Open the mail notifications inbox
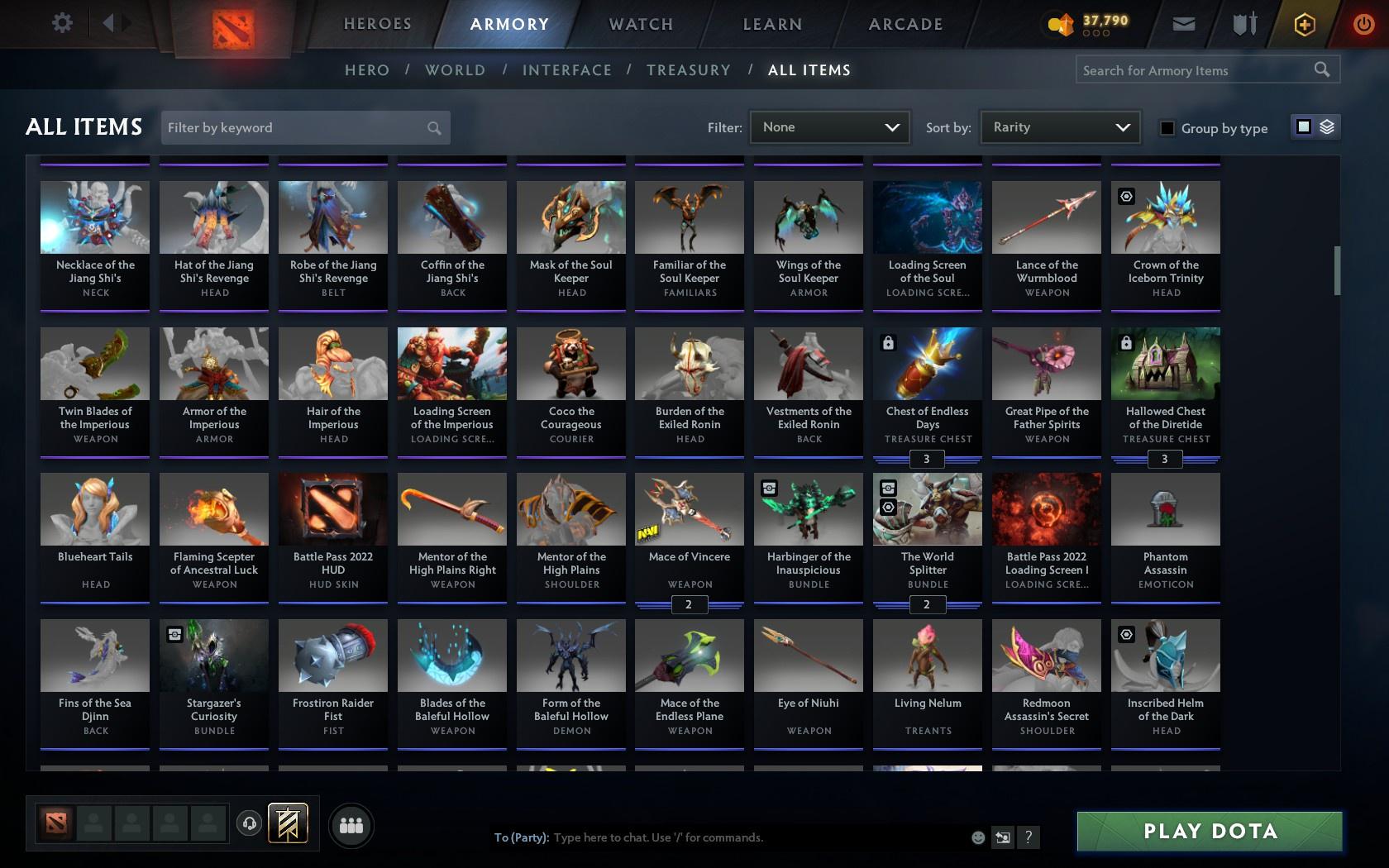Image resolution: width=1389 pixels, height=868 pixels. click(1183, 24)
